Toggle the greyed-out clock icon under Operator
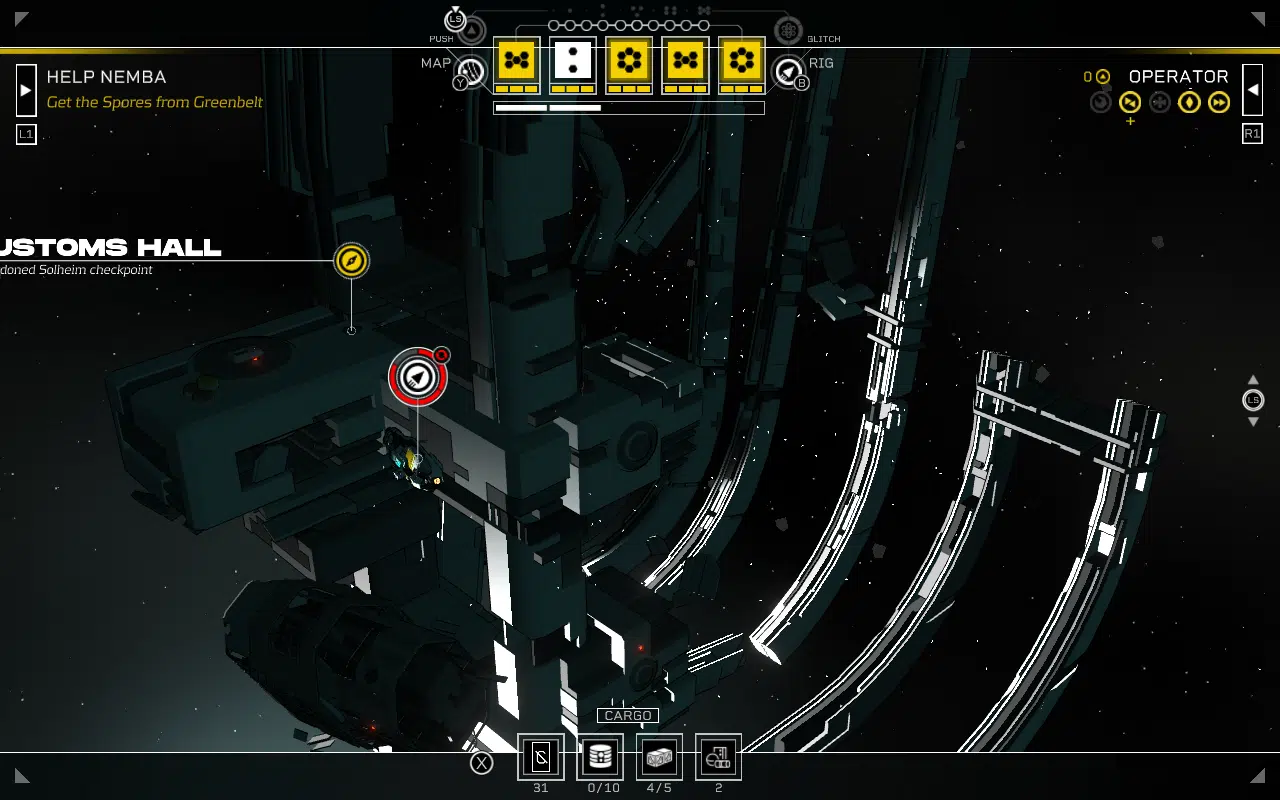The image size is (1280, 800). (x=1100, y=102)
